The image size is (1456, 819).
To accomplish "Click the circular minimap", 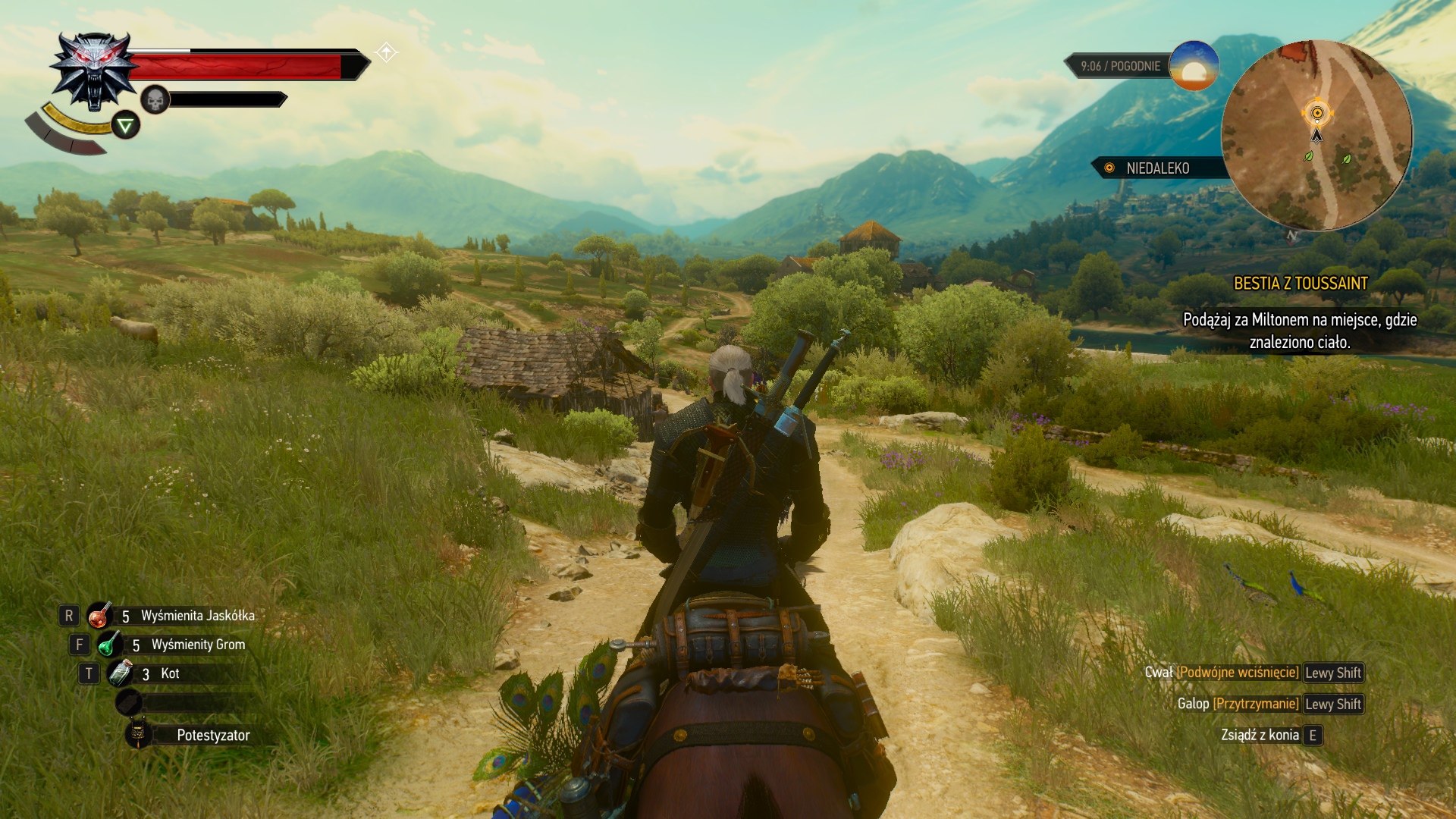I will click(1316, 136).
